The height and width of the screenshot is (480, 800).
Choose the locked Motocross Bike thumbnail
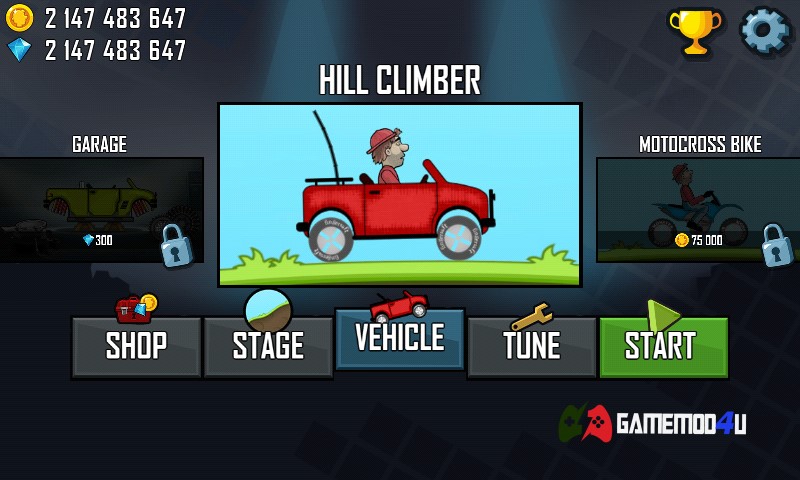pos(698,210)
